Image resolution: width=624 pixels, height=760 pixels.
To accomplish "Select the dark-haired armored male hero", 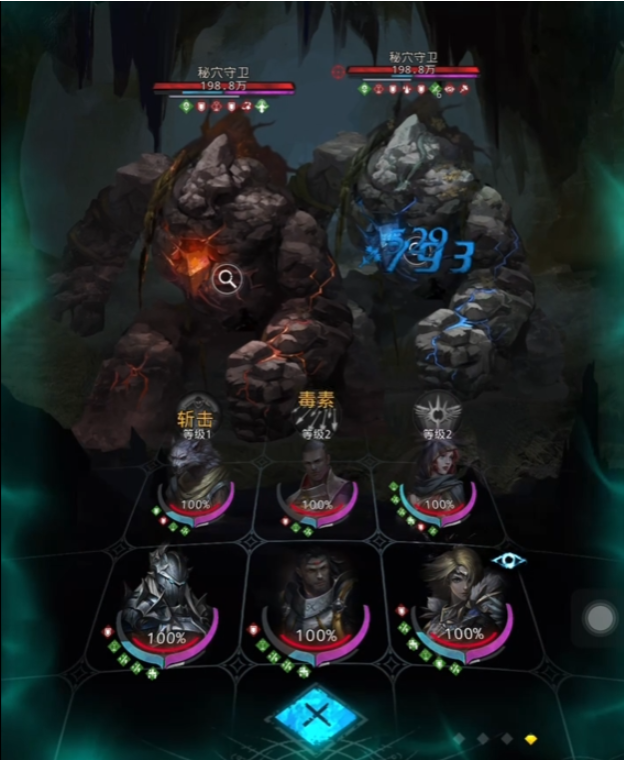I will pos(316,603).
